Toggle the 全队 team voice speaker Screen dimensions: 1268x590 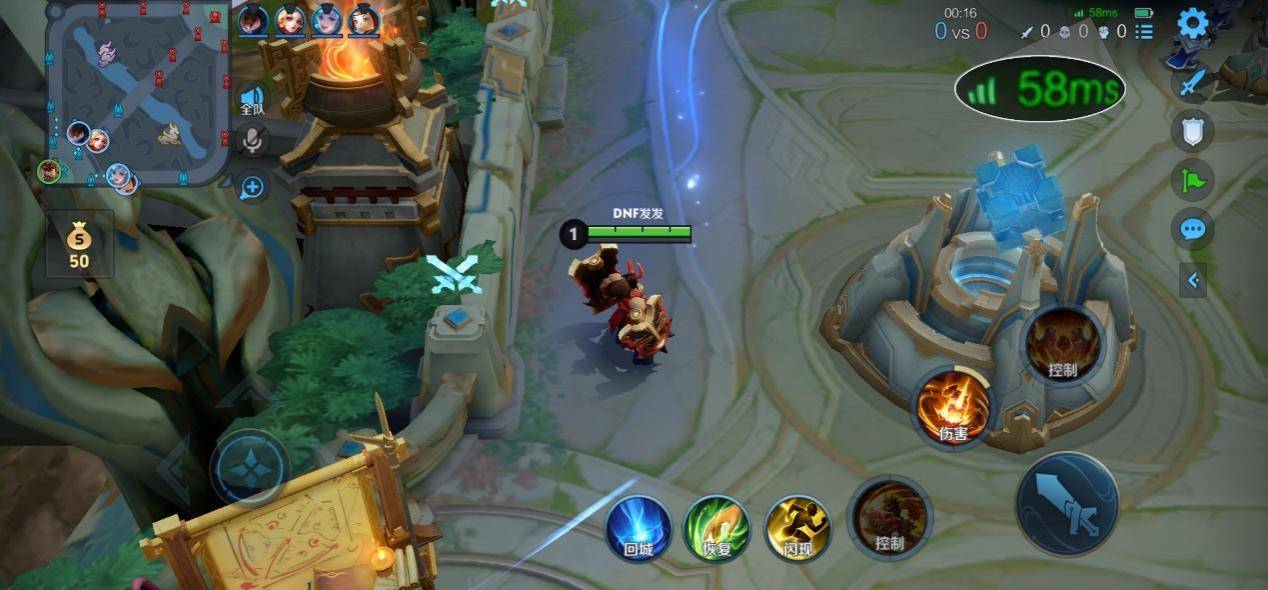pyautogui.click(x=252, y=97)
